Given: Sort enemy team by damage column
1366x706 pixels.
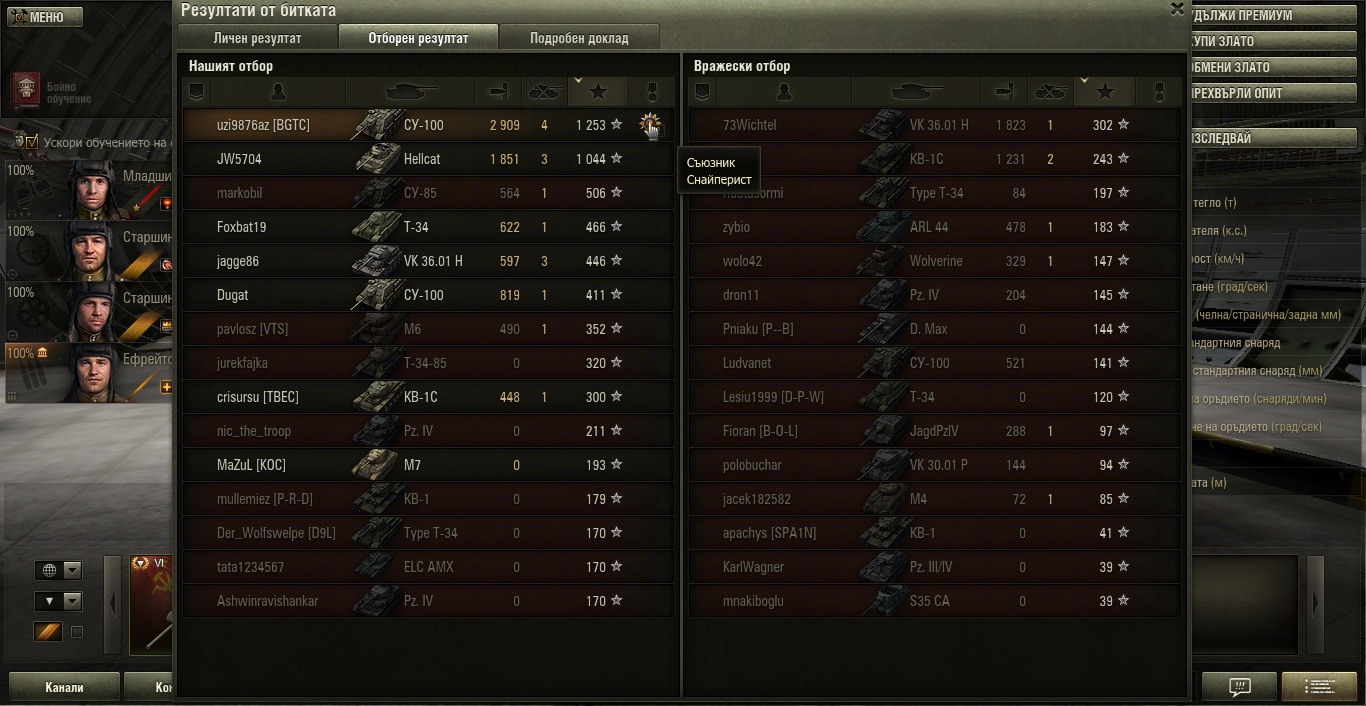Looking at the screenshot, I should pyautogui.click(x=1002, y=92).
